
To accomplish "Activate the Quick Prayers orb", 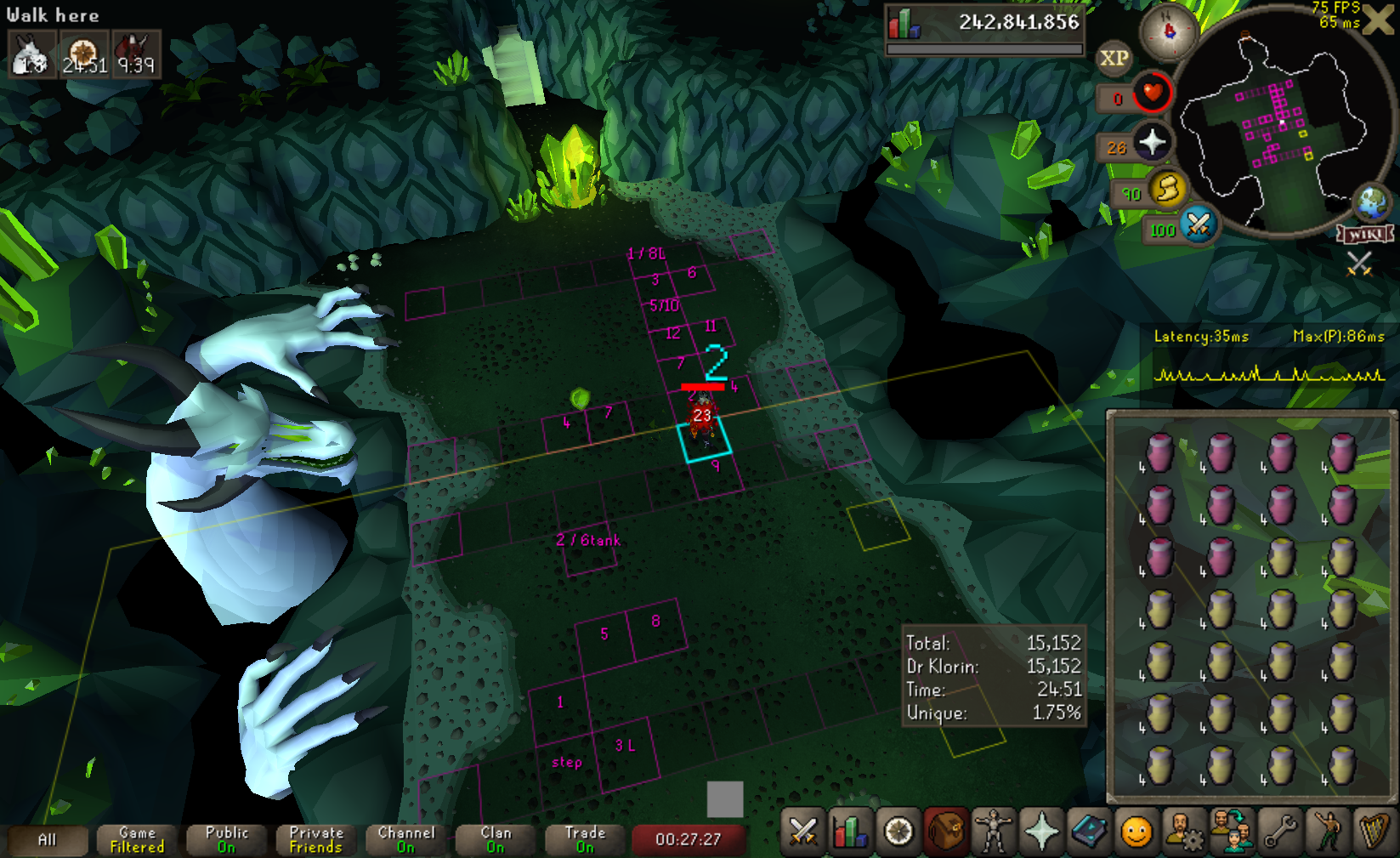I will pyautogui.click(x=1152, y=143).
